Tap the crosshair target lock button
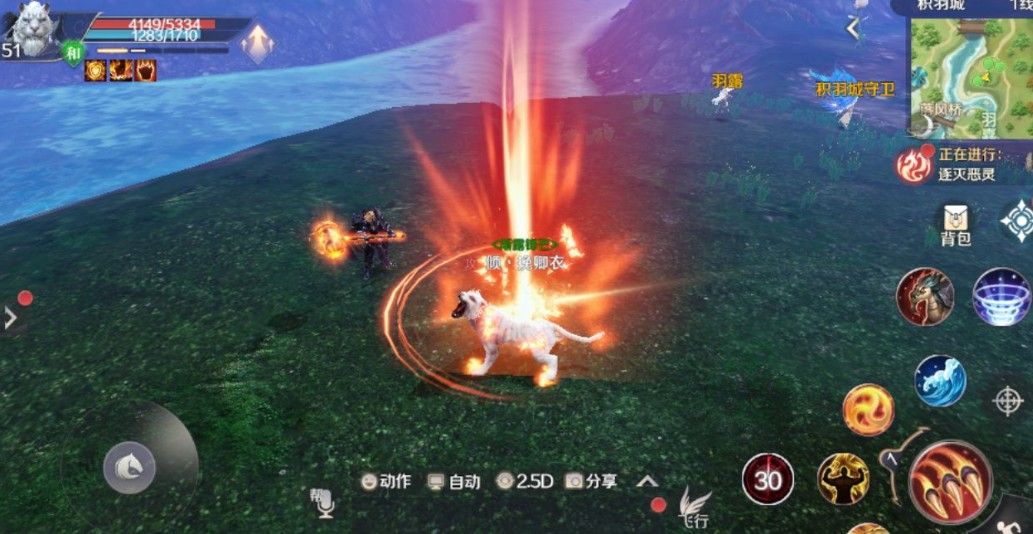The height and width of the screenshot is (534, 1033). pyautogui.click(x=1008, y=400)
